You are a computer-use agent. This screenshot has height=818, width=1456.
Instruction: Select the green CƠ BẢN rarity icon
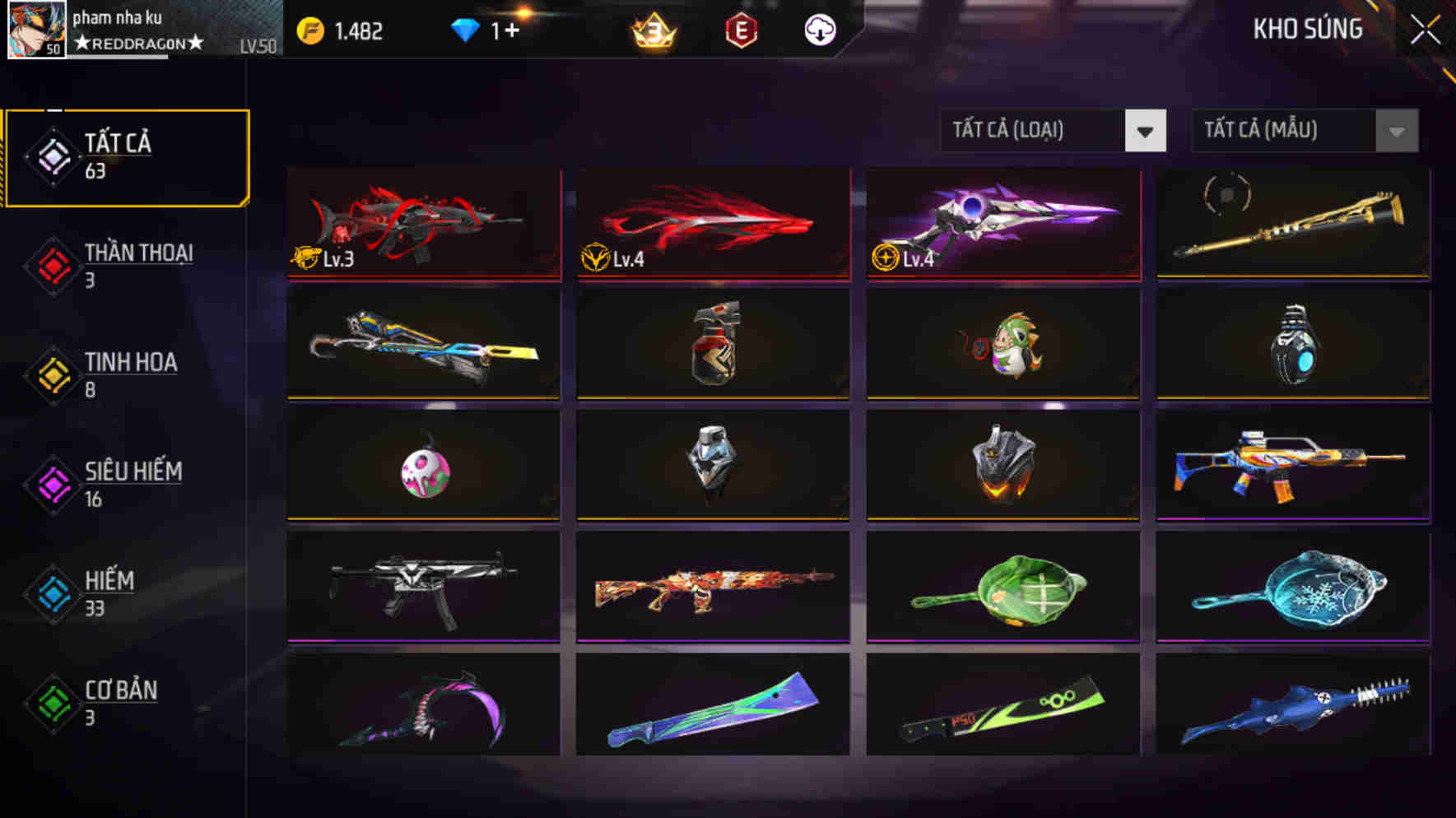(x=49, y=702)
